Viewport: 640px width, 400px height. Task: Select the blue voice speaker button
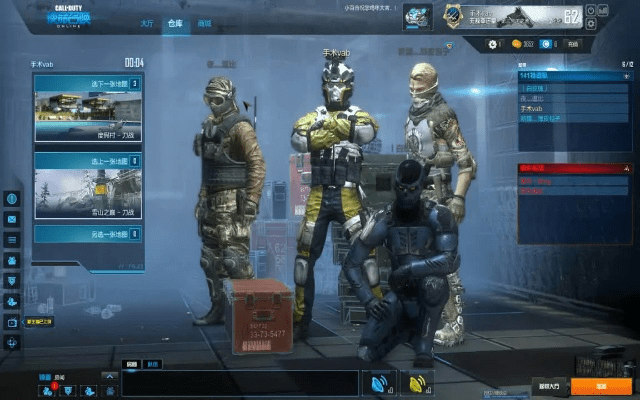[380, 383]
